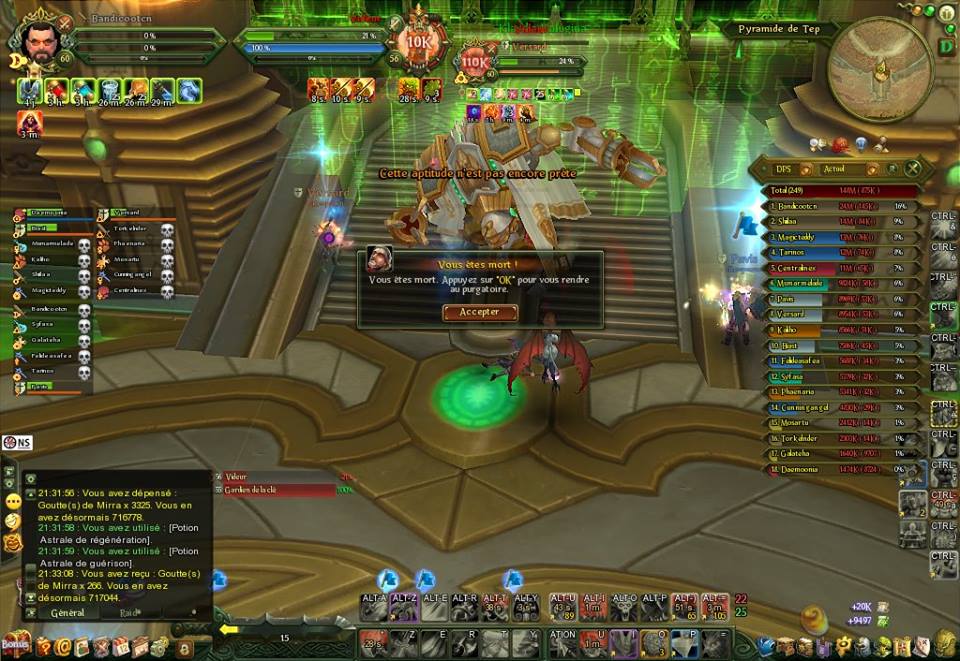
Task: Click the yellow arrow beside the hotbar
Action: [229, 629]
